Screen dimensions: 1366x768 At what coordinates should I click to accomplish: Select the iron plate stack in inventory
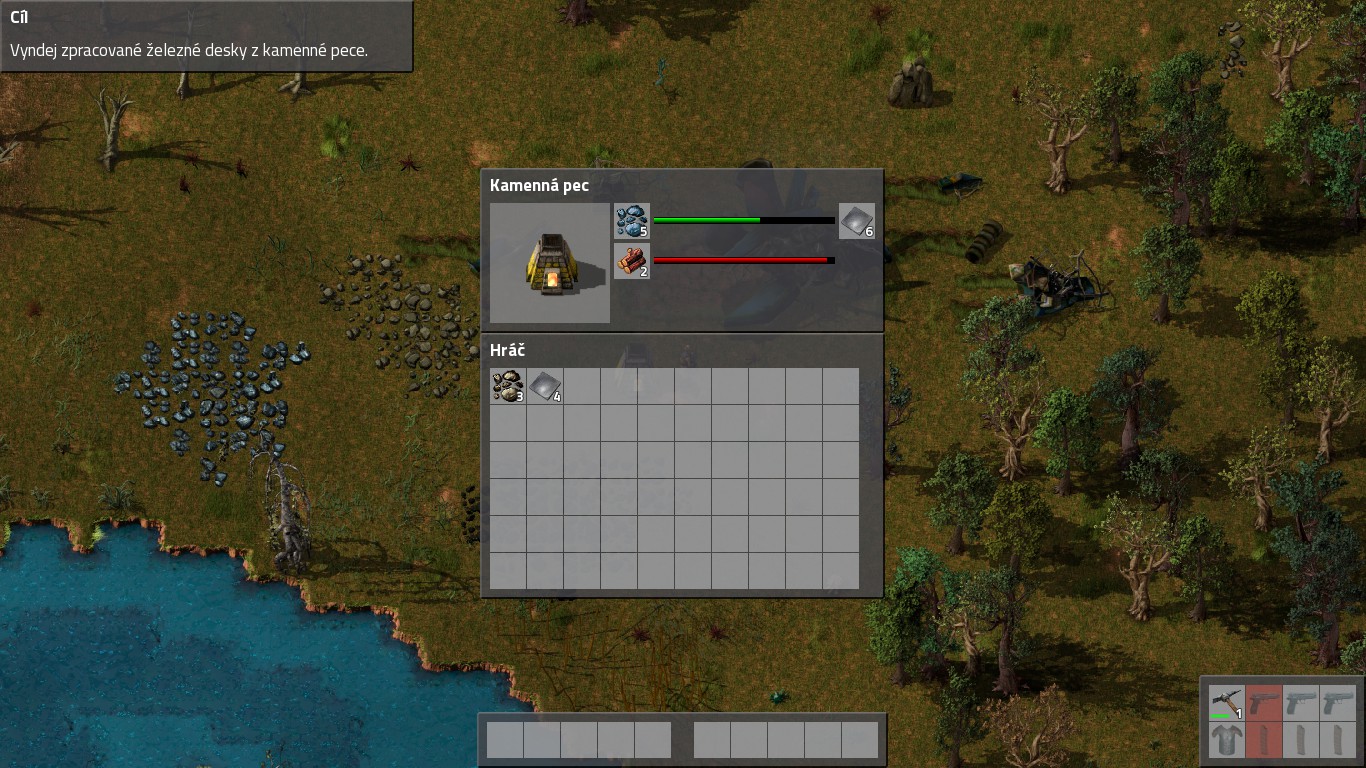point(544,386)
